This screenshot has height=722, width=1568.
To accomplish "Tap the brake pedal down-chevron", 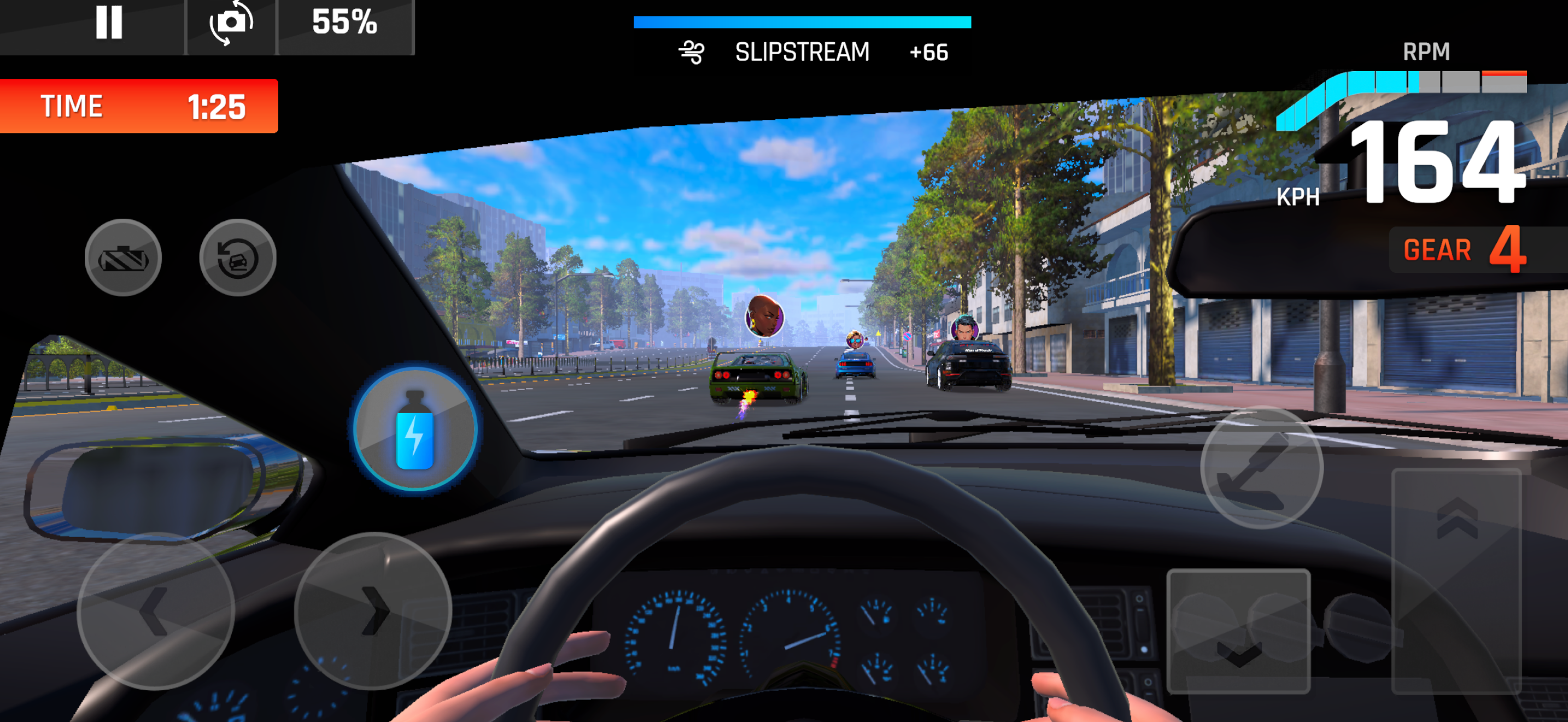I will click(1238, 631).
